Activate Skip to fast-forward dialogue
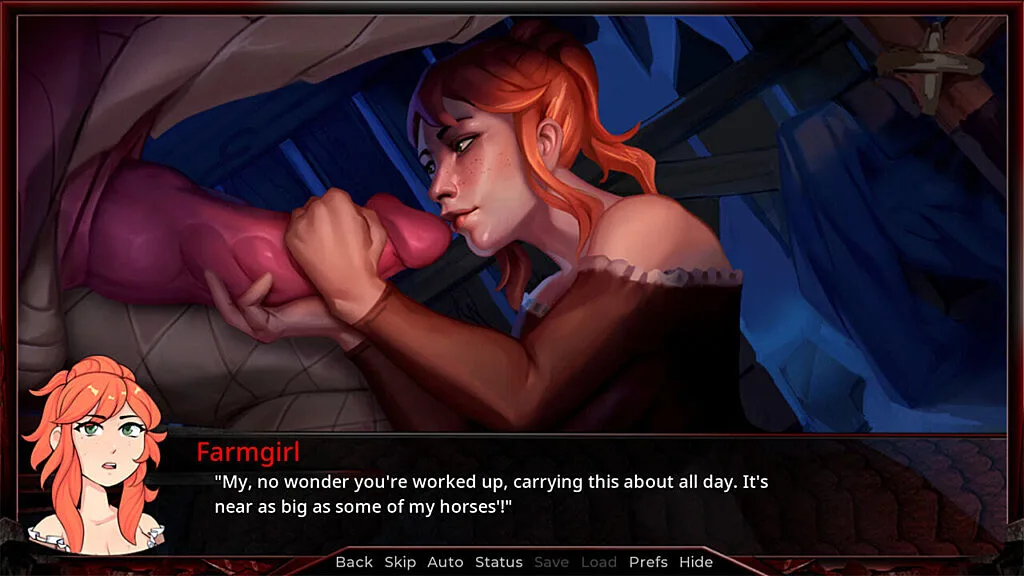Viewport: 1024px width, 576px height. pyautogui.click(x=400, y=562)
